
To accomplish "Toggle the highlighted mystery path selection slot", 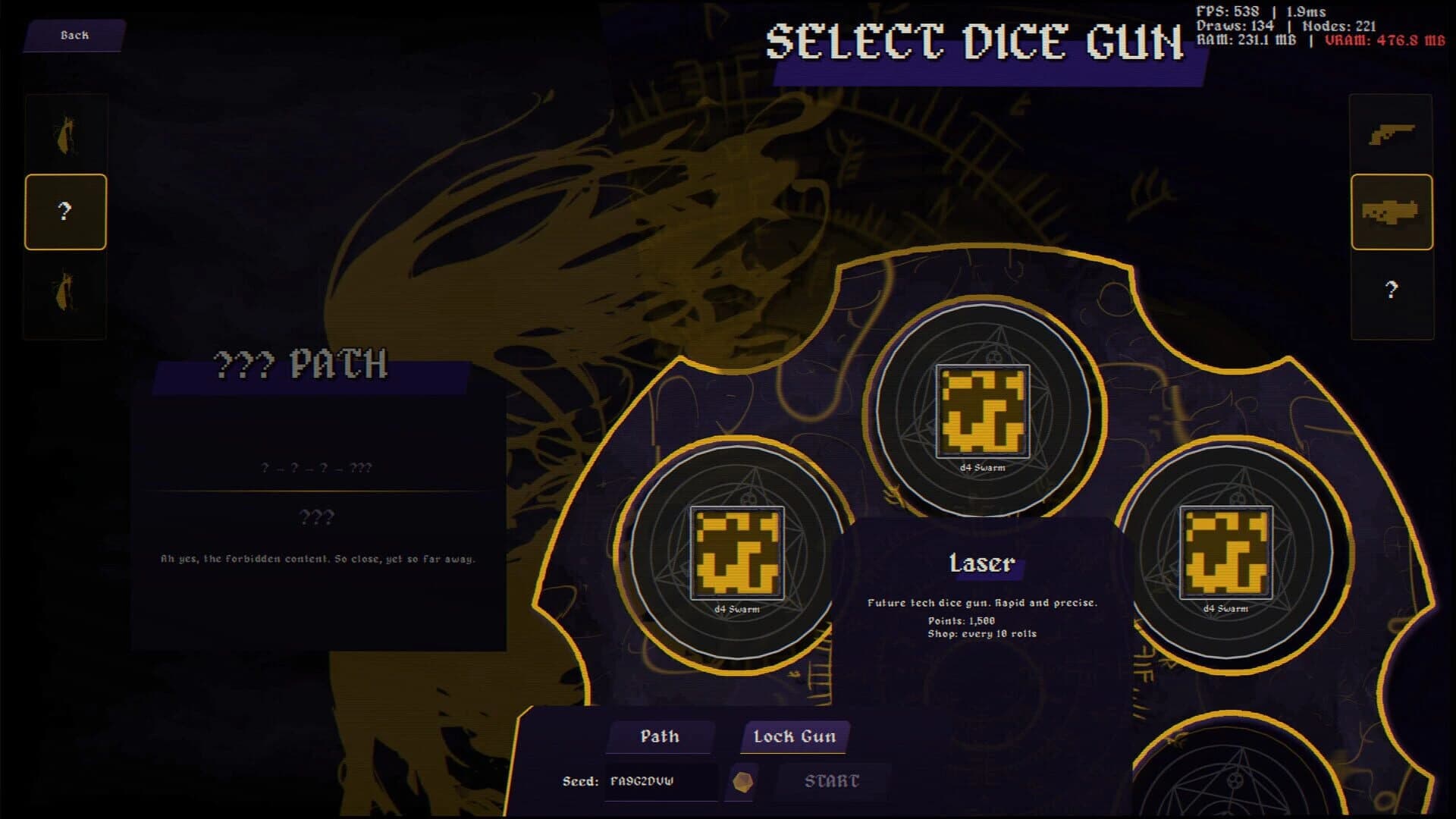I will [x=65, y=211].
